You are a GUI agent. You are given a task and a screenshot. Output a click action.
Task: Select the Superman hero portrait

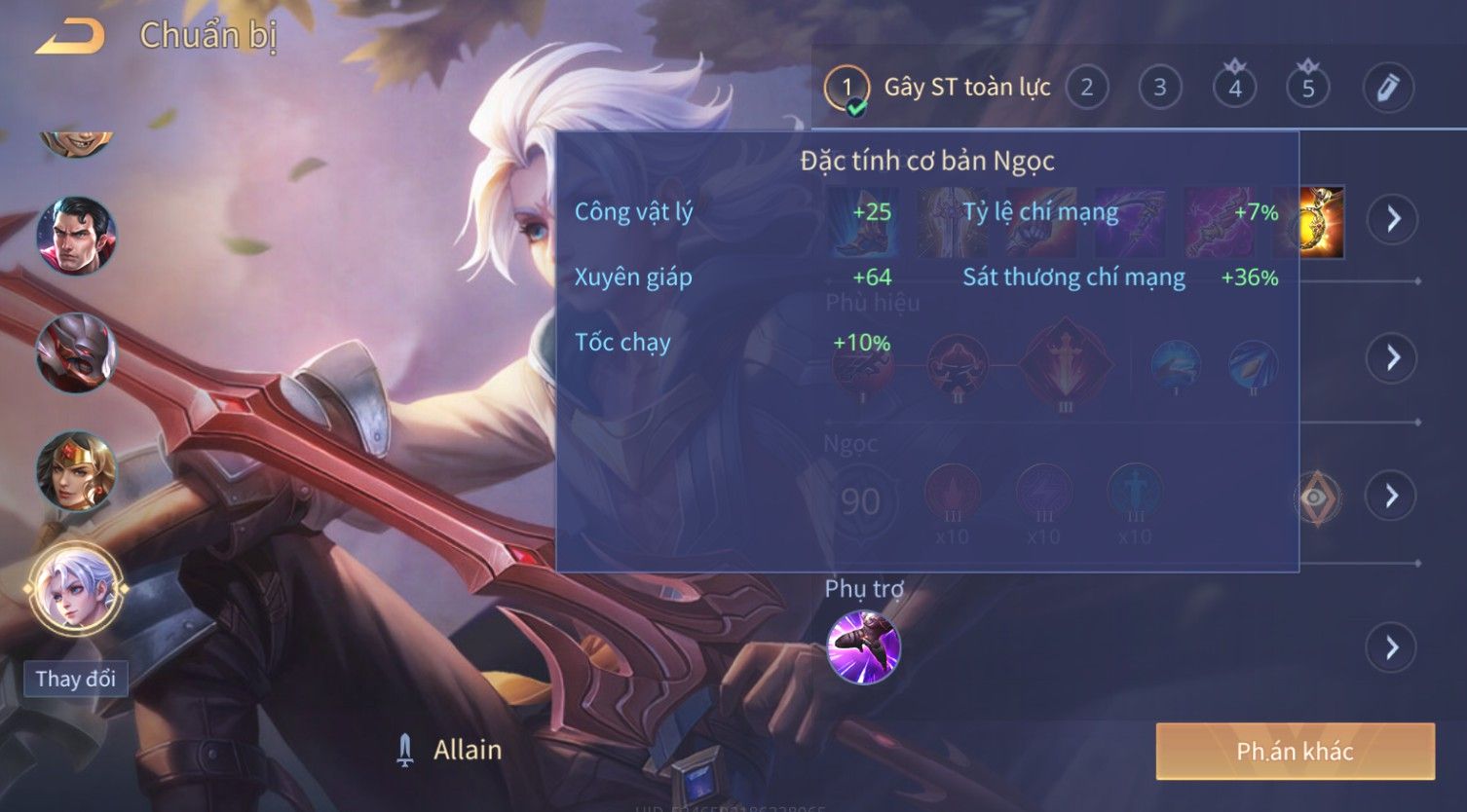pyautogui.click(x=76, y=236)
